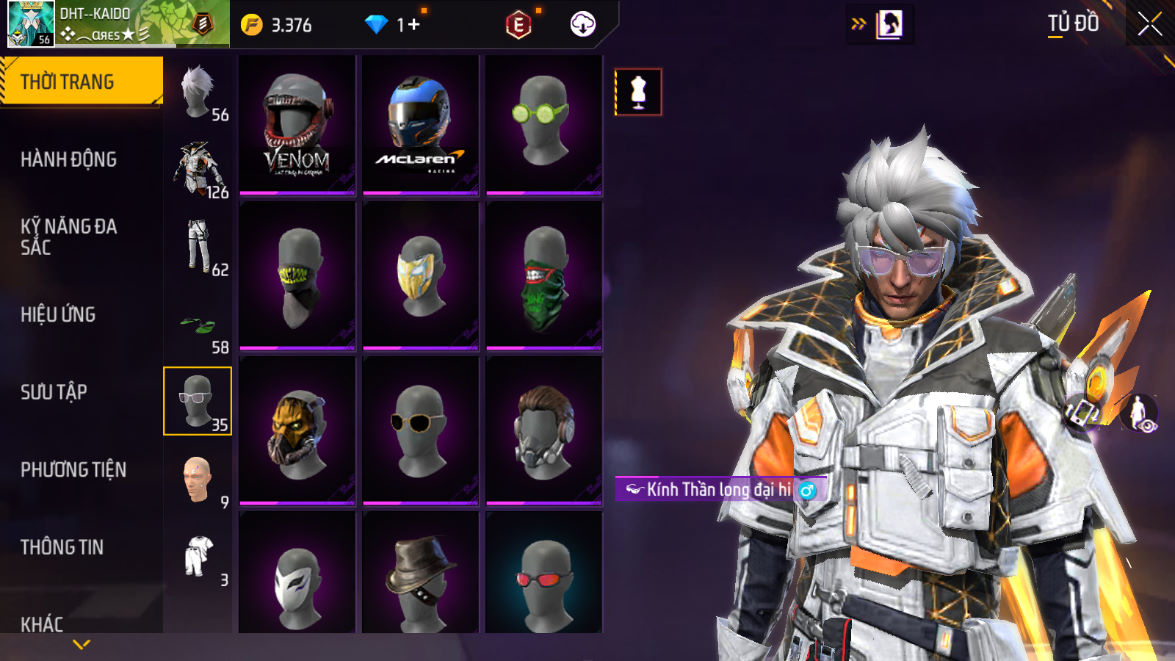Pick the green round goggles

click(543, 125)
